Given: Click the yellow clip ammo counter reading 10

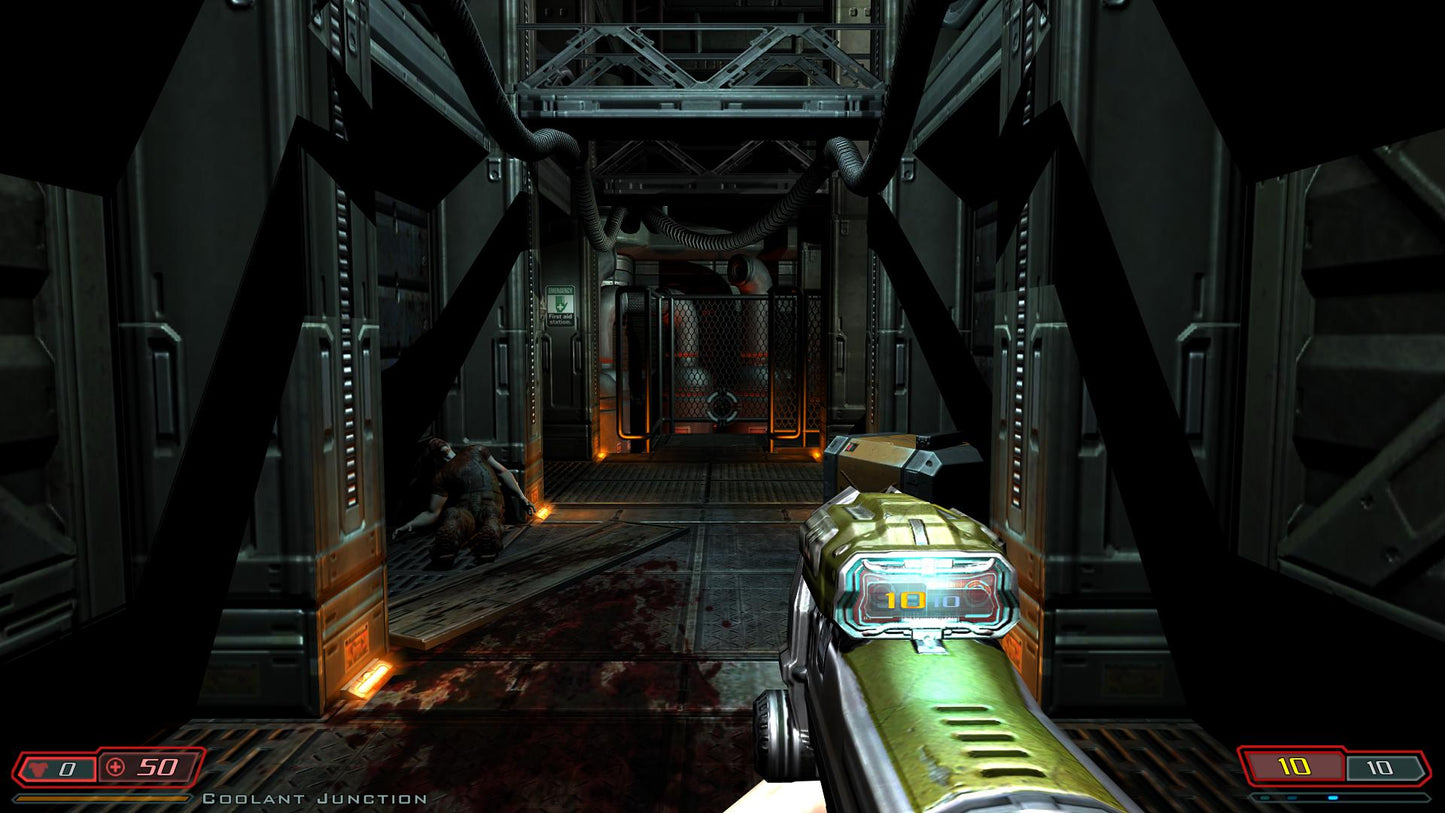Looking at the screenshot, I should click(1293, 766).
